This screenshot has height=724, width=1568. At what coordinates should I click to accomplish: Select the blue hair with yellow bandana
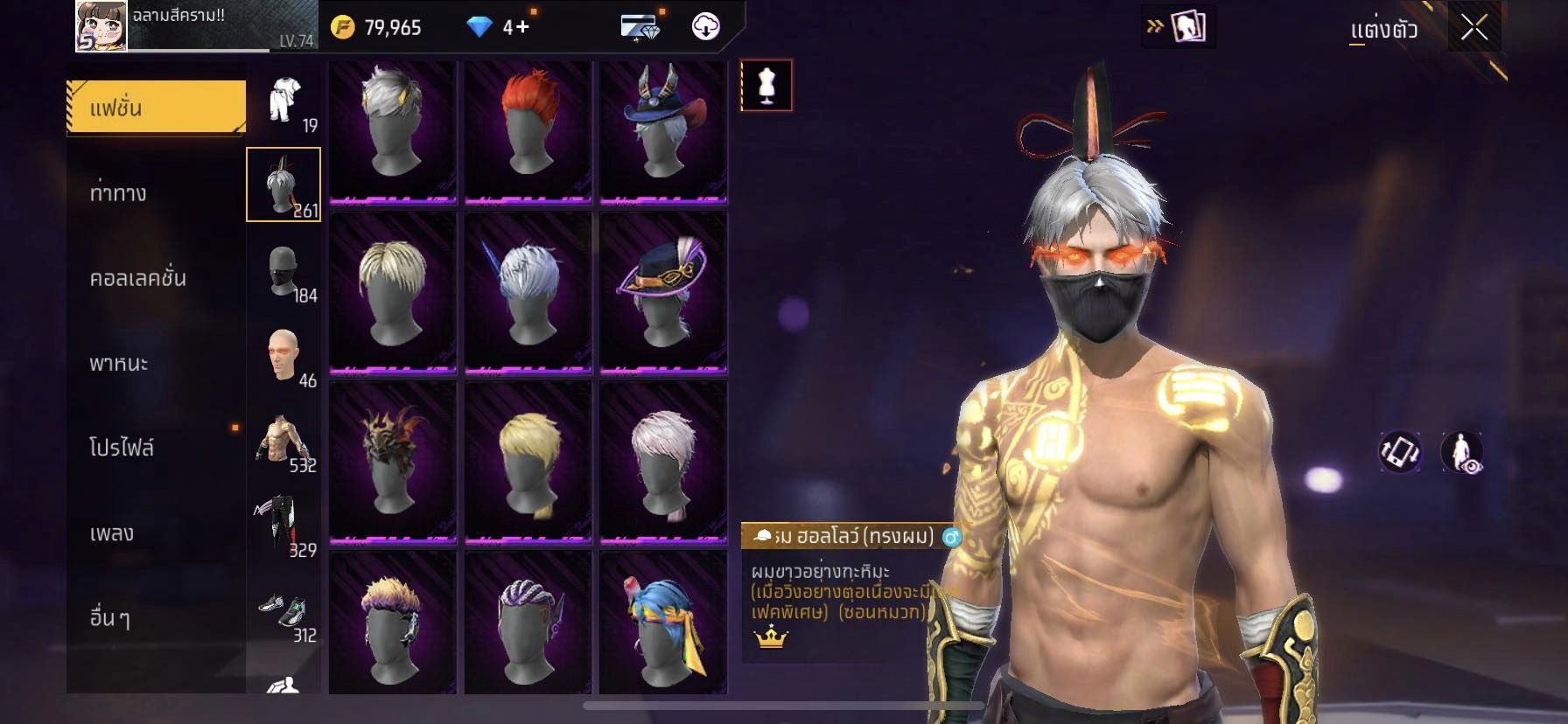[x=662, y=621]
